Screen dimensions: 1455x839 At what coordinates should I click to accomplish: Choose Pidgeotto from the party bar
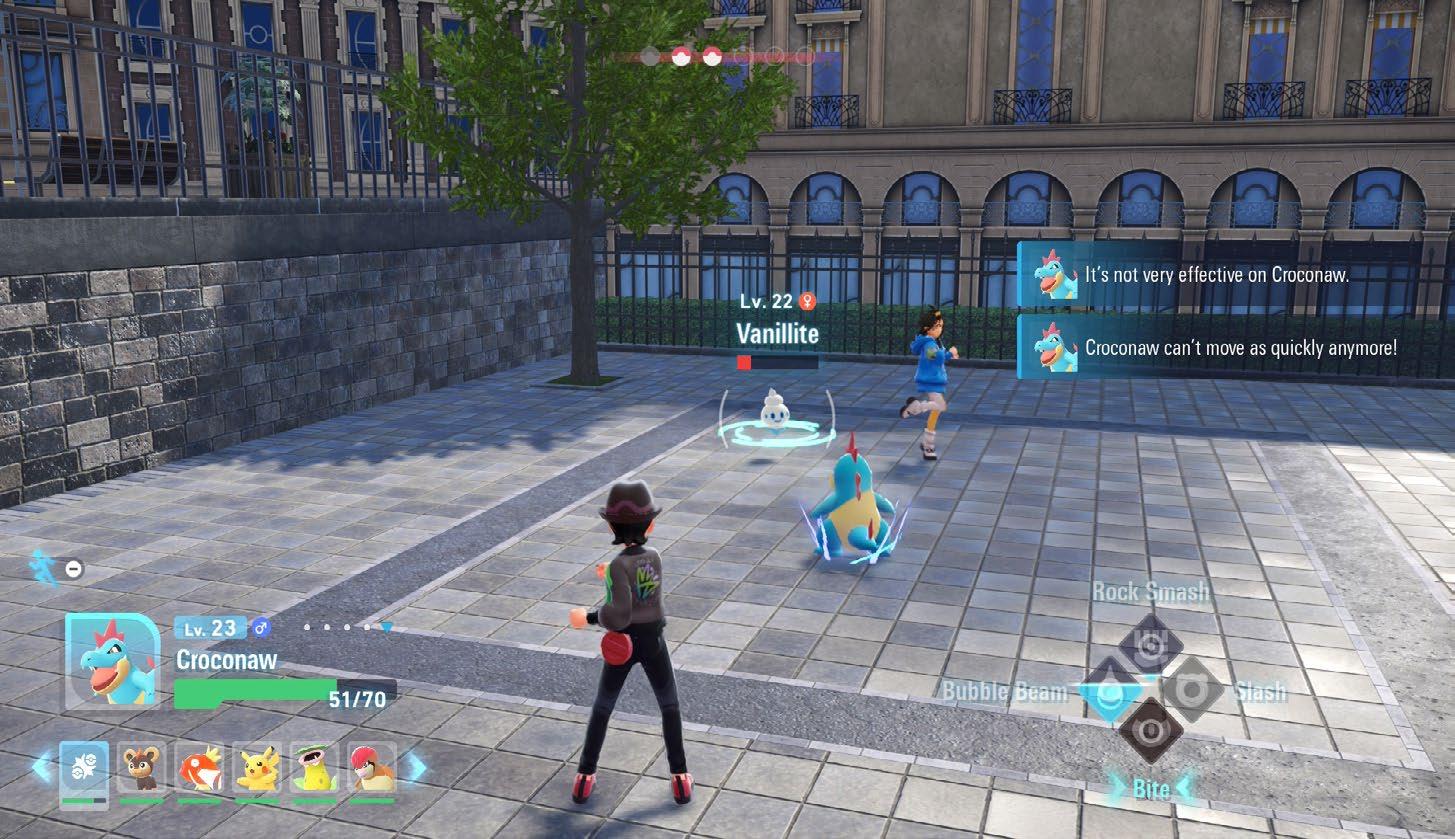point(372,768)
